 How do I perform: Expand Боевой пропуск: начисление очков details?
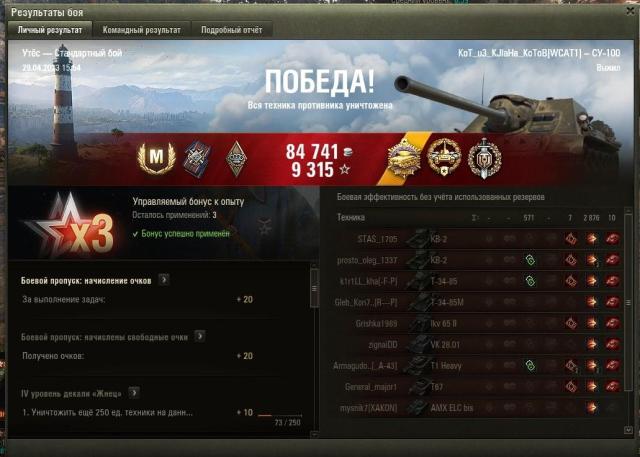[x=164, y=280]
